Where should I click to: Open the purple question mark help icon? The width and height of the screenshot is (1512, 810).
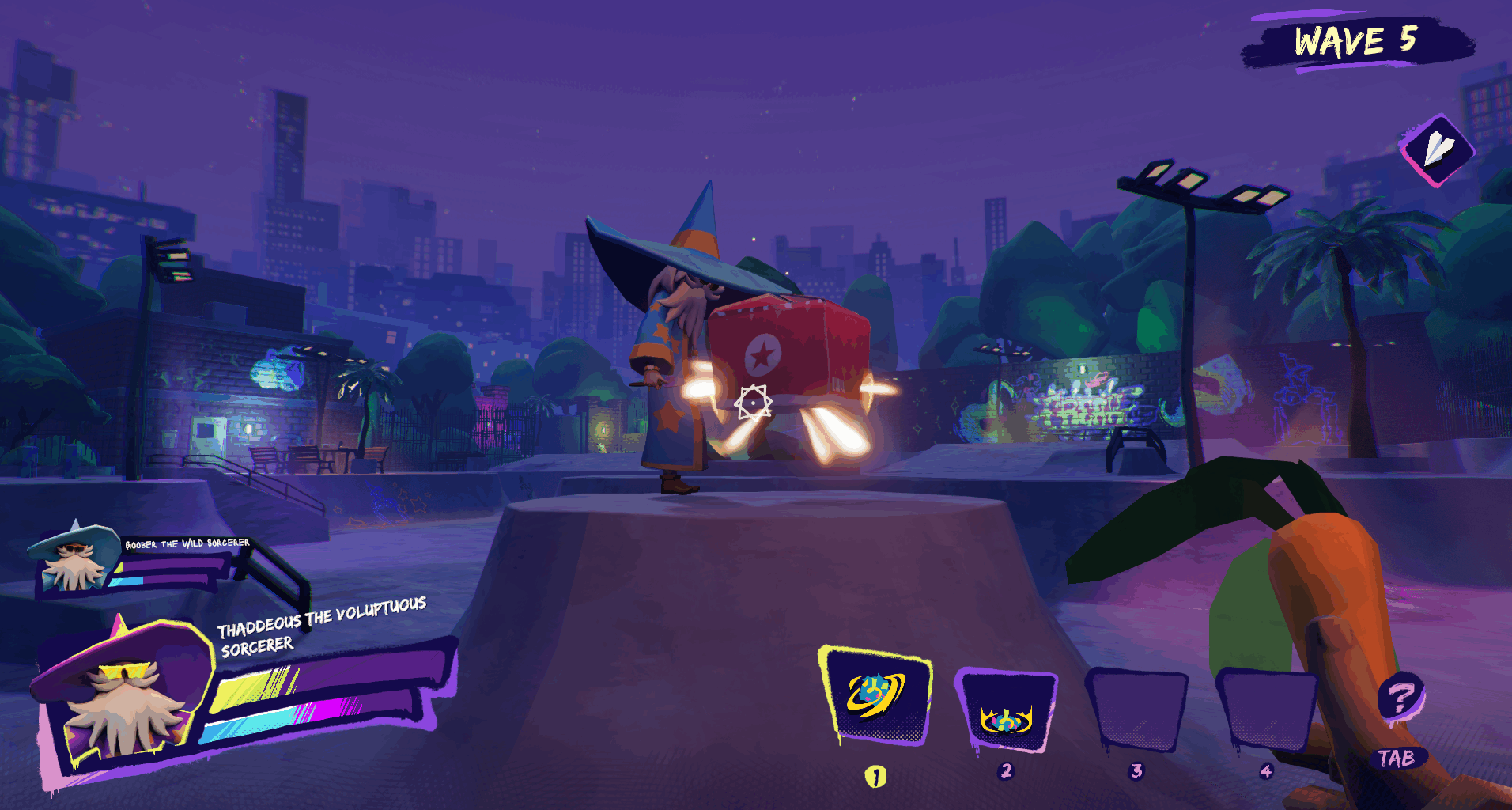1400,697
